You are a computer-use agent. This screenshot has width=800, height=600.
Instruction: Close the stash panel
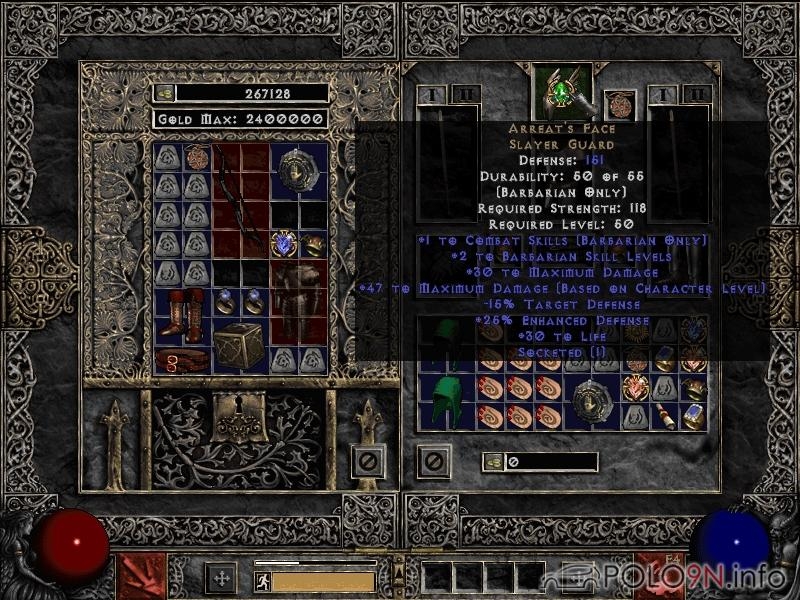tap(368, 462)
